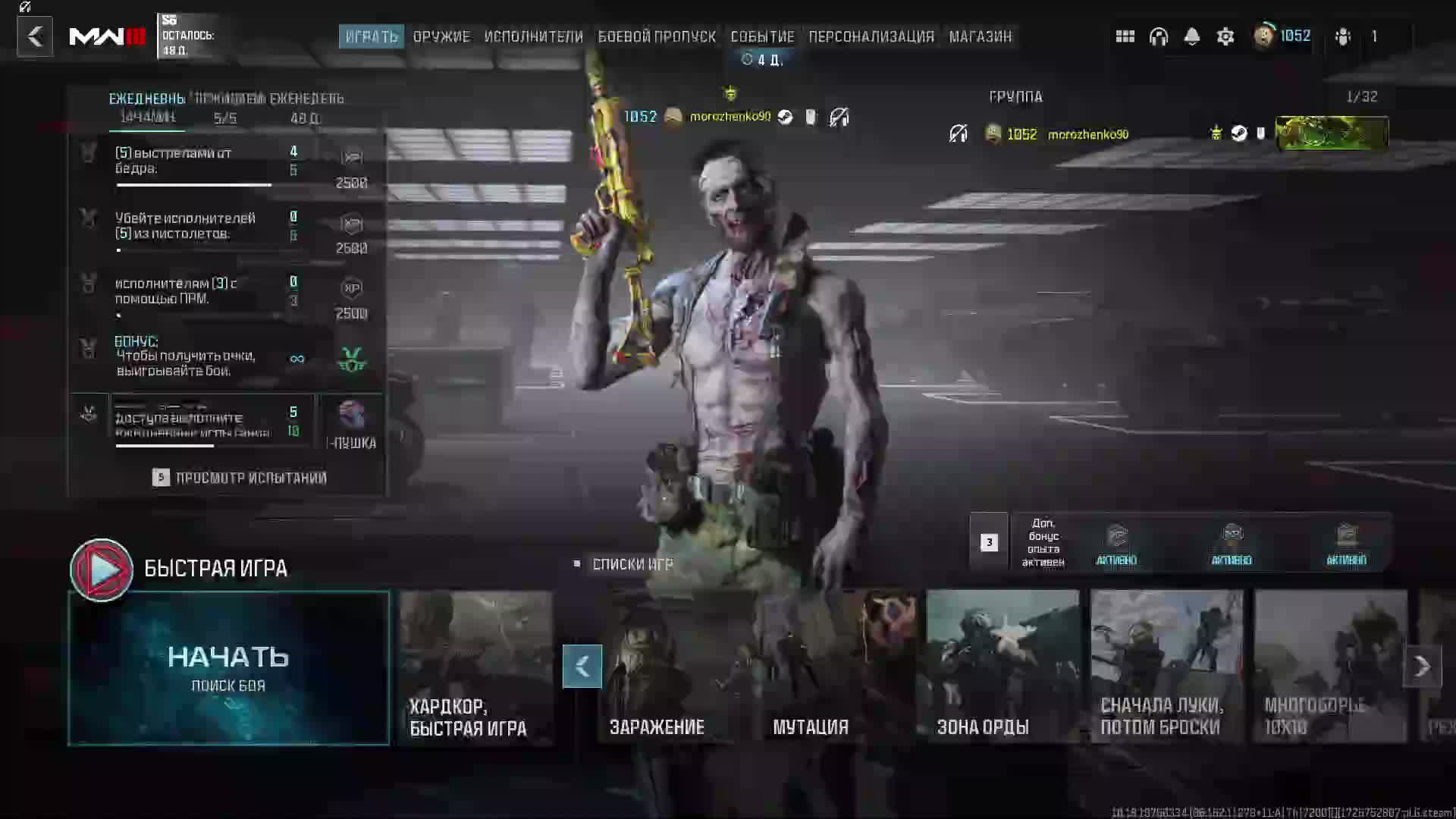Toggle the first АКТИВНО XP bonus token
The height and width of the screenshot is (819, 1456).
[x=1116, y=540]
